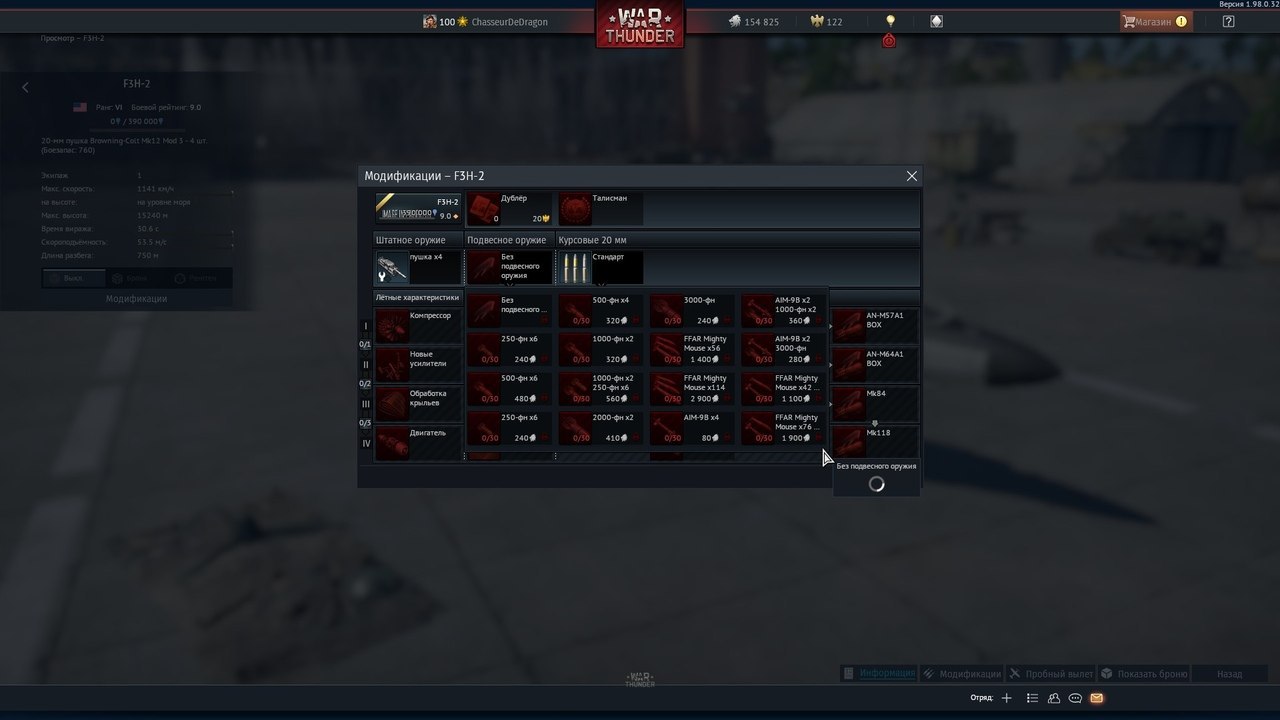Choose the Двигатель engine modification

click(418, 442)
